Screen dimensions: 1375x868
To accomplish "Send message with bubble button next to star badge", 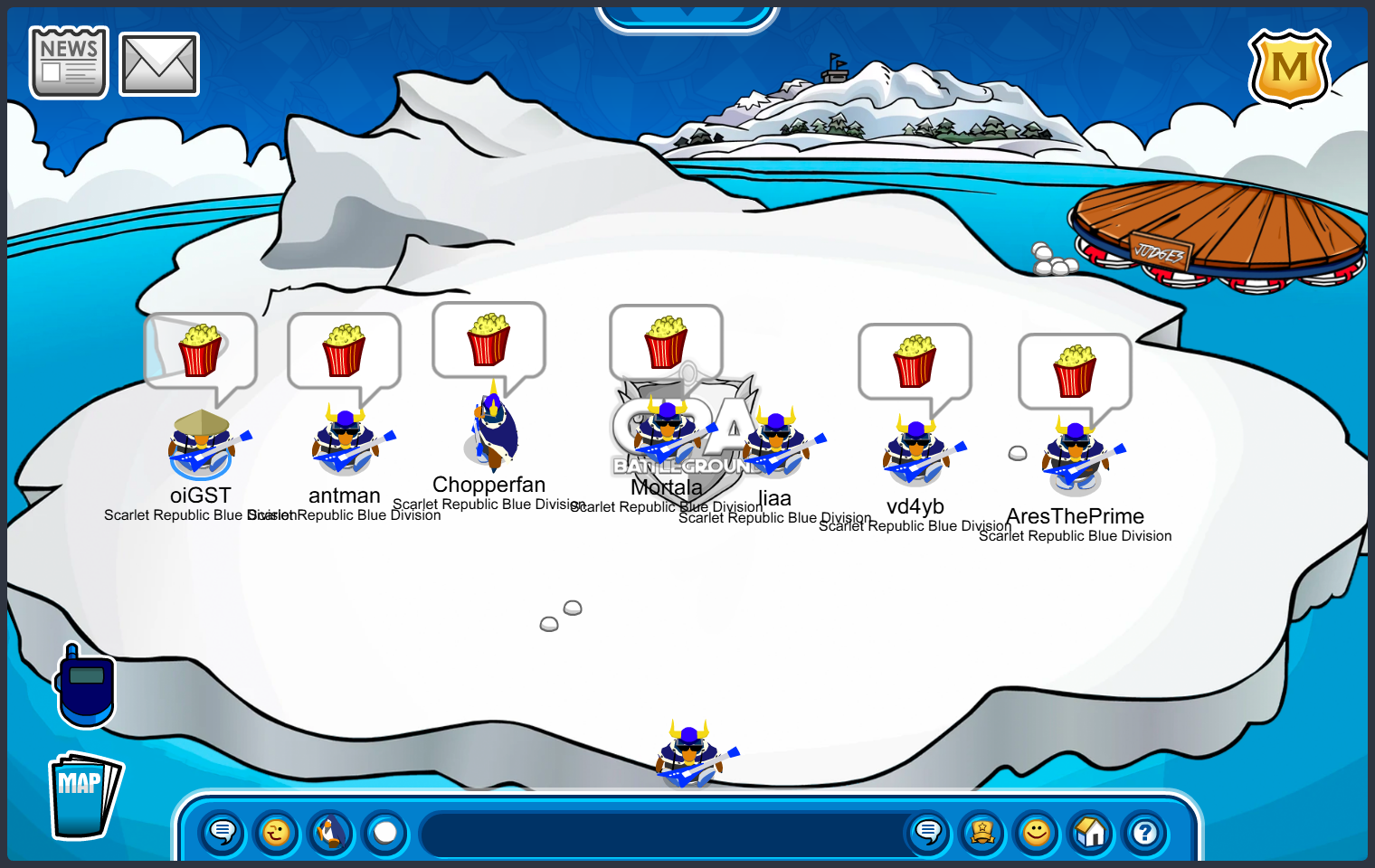I will click(928, 832).
